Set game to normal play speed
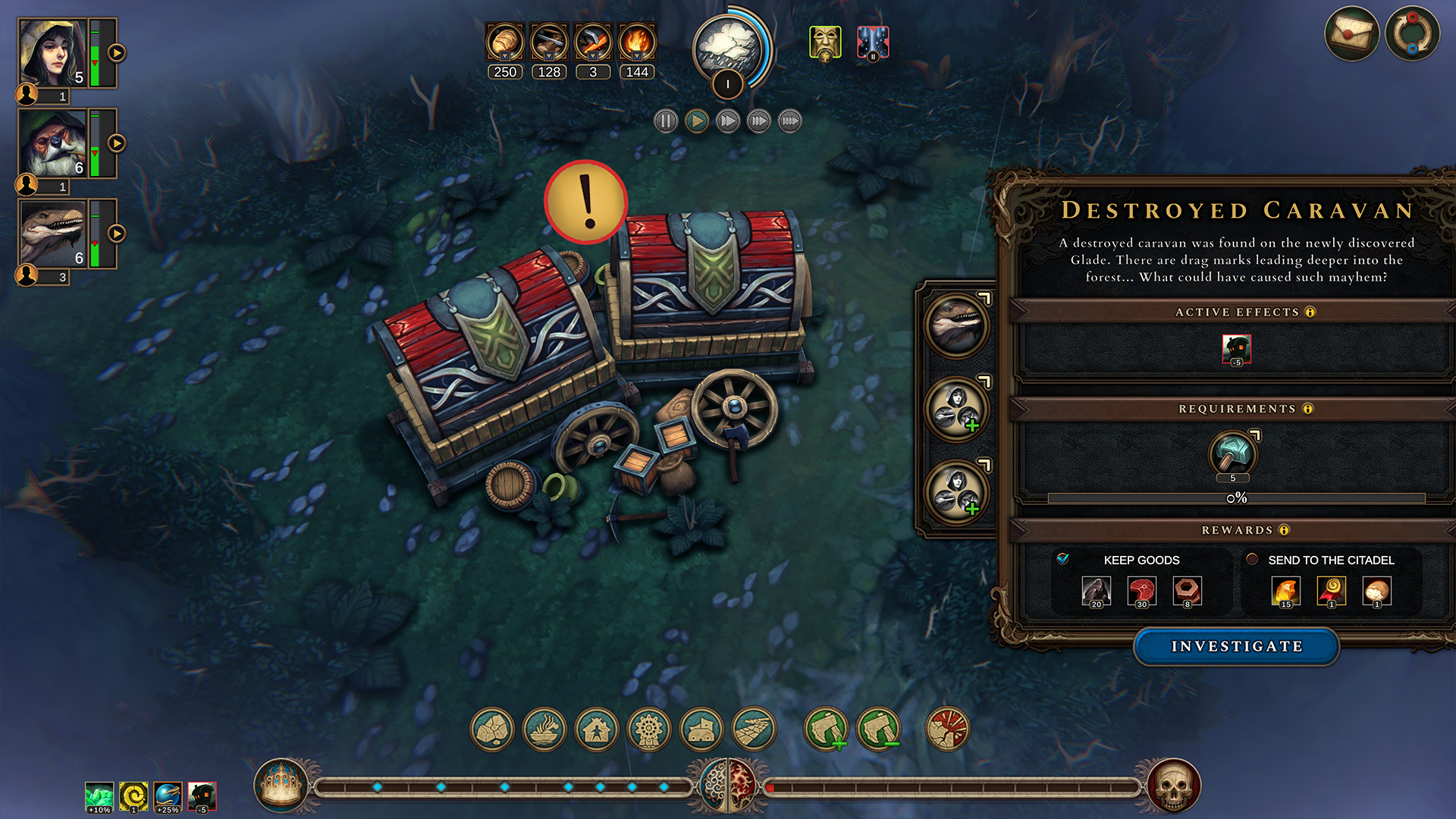The height and width of the screenshot is (819, 1456). click(x=696, y=121)
